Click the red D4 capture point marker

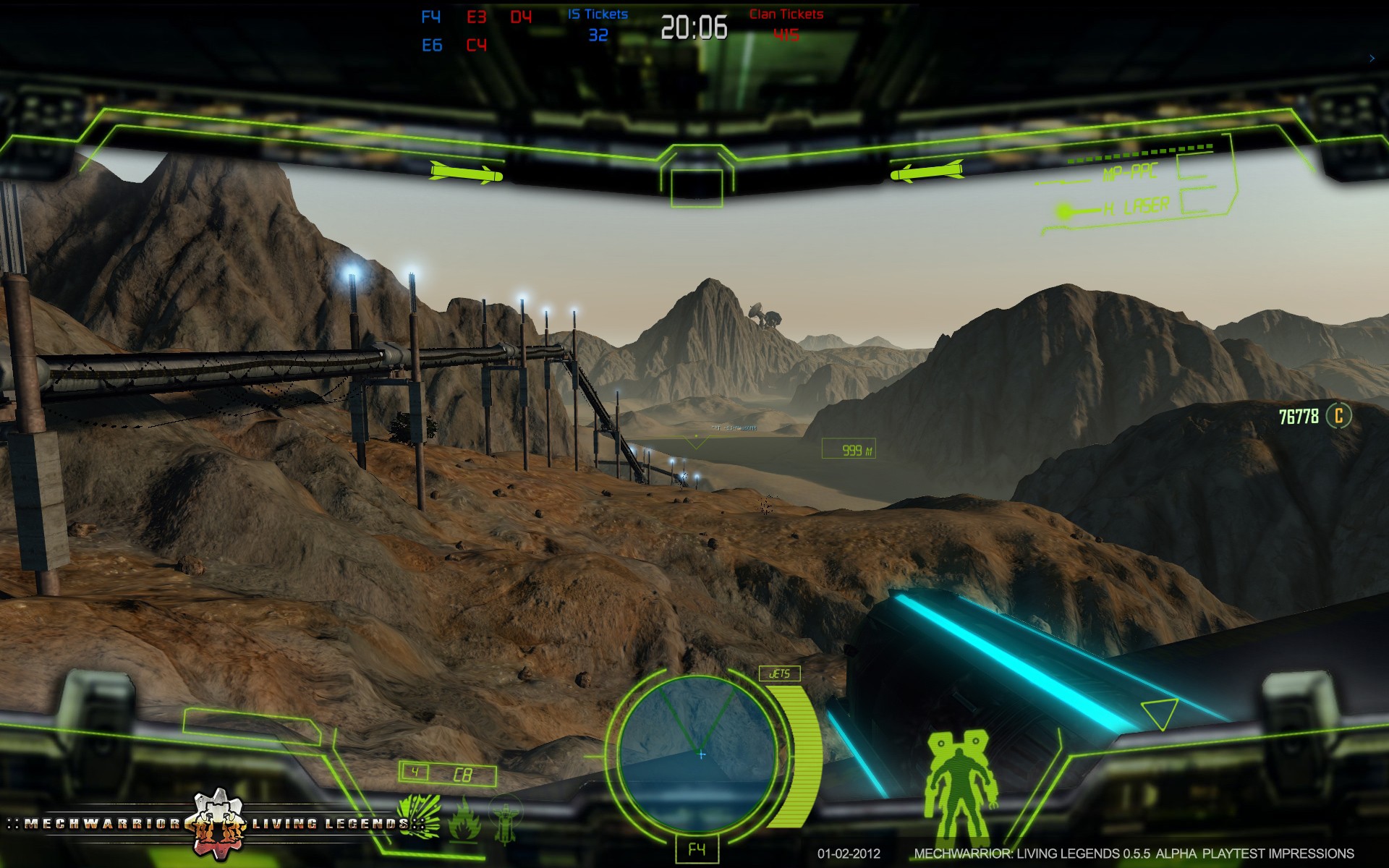point(521,17)
